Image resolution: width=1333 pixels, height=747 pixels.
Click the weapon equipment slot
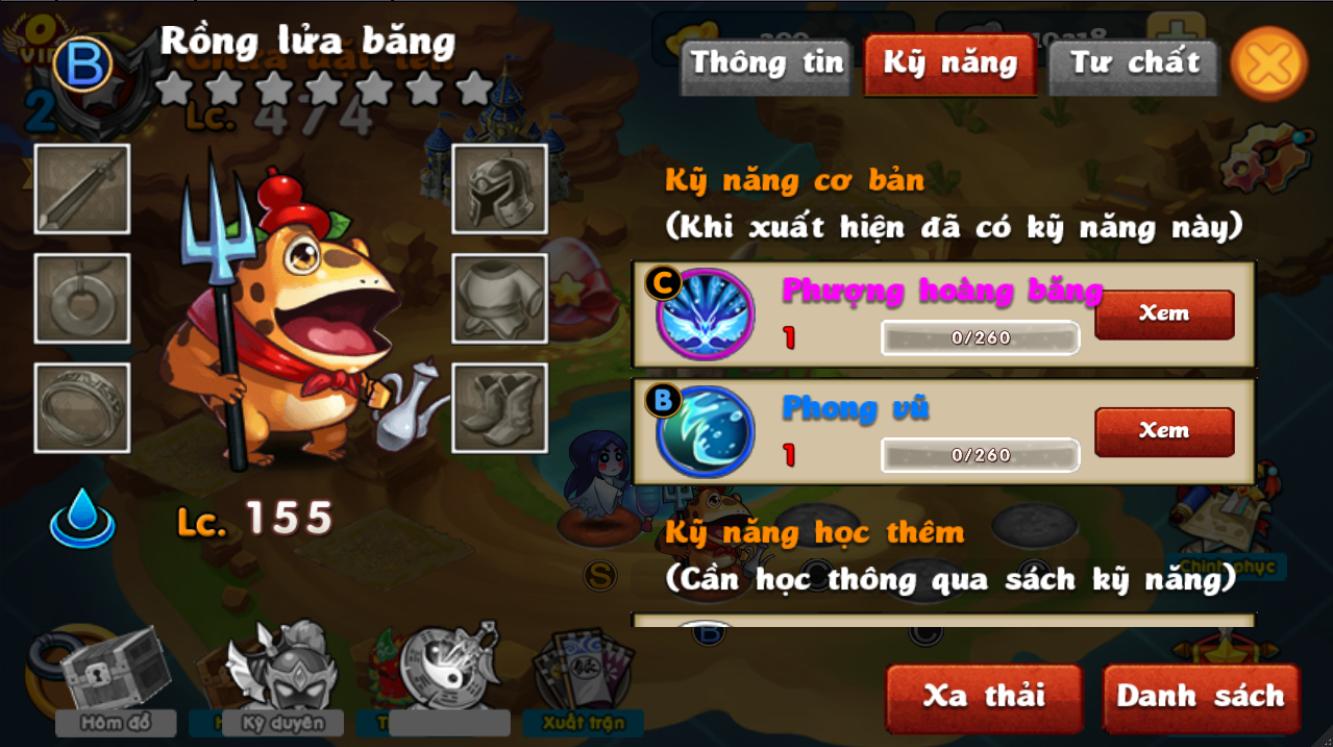point(81,188)
